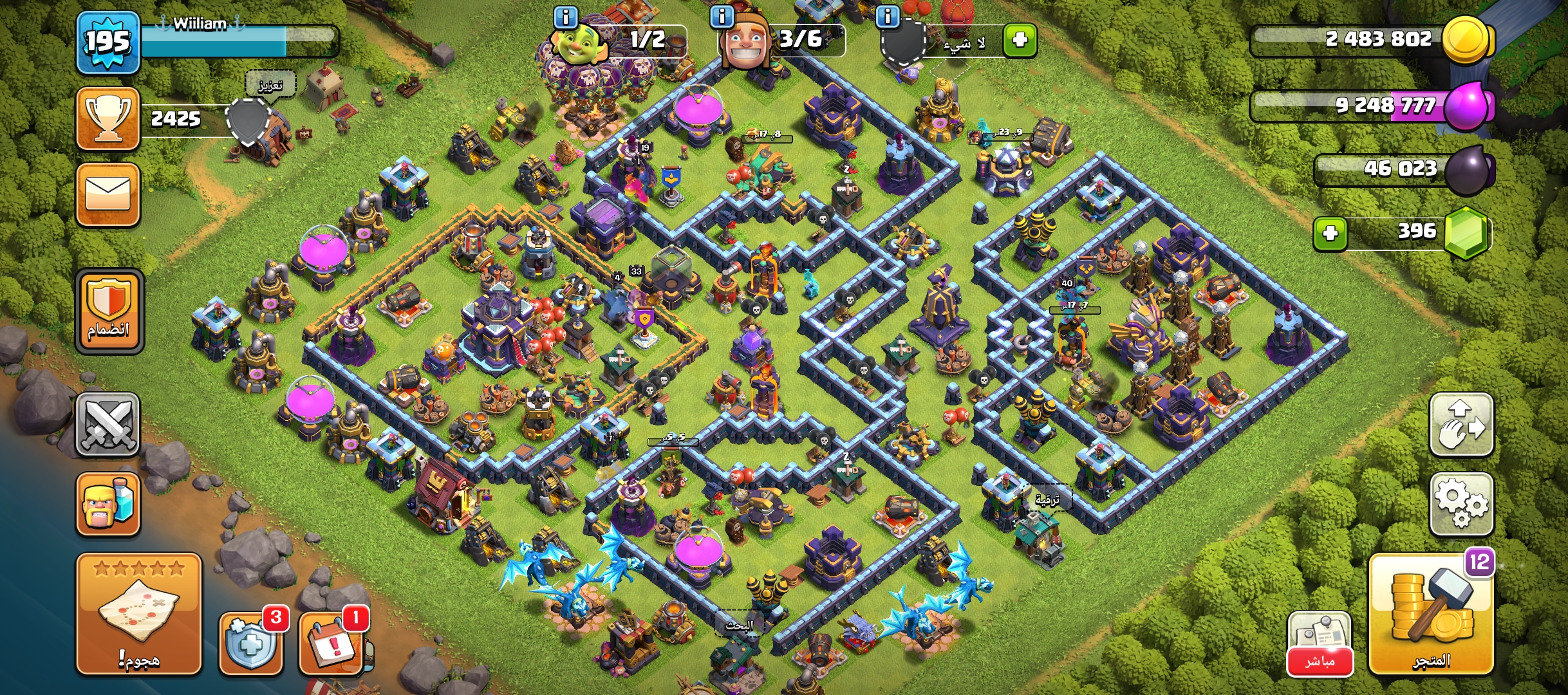This screenshot has width=1568, height=695.
Task: Open the Settings gears button
Action: point(1461,504)
